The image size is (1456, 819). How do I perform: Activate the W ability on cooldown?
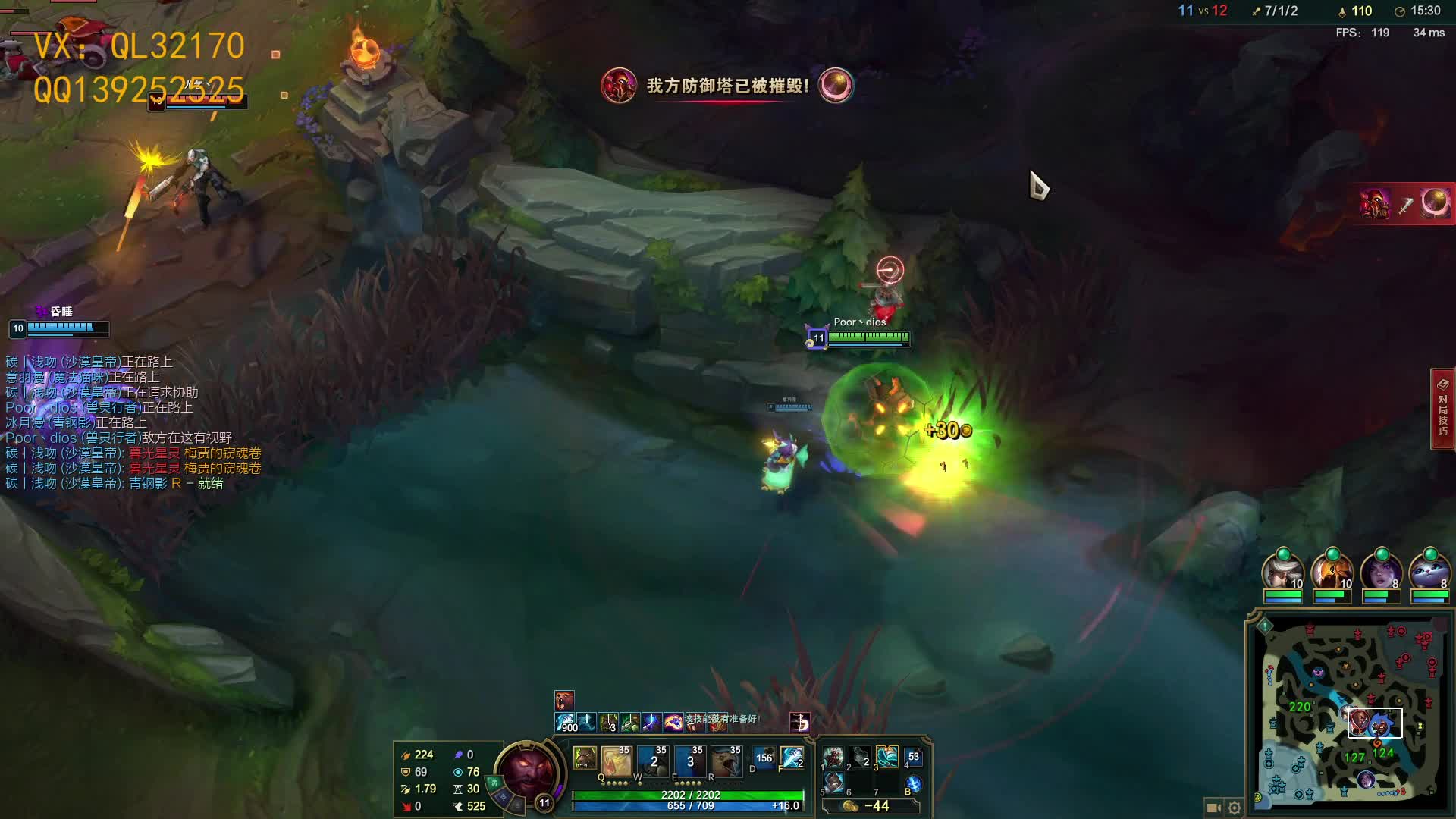653,761
